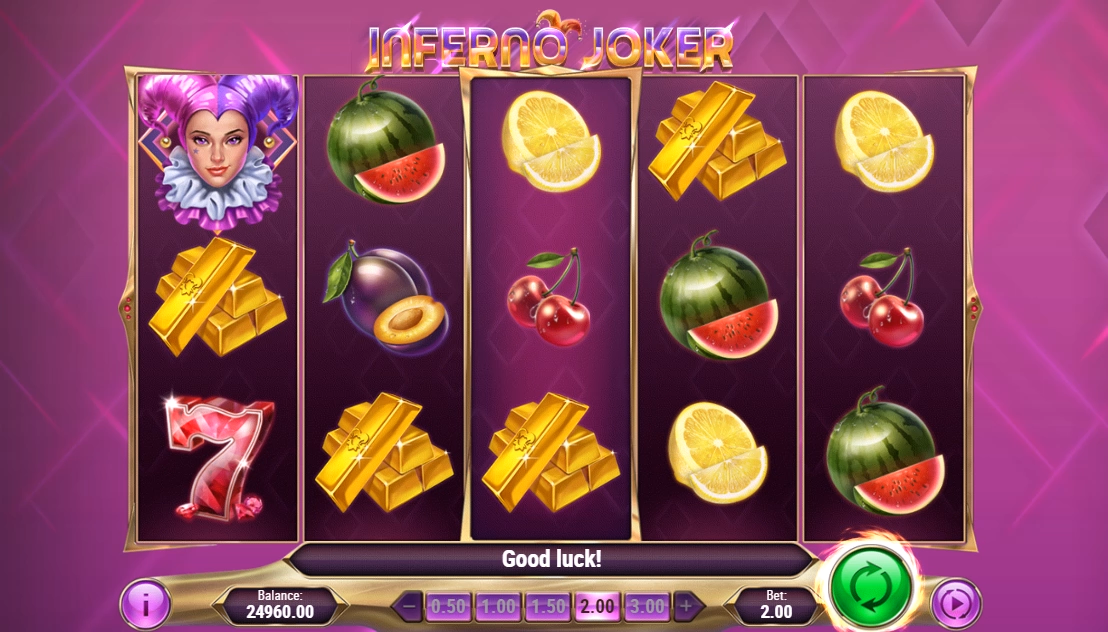Open the info paytable button
This screenshot has height=632, width=1108.
pyautogui.click(x=146, y=605)
